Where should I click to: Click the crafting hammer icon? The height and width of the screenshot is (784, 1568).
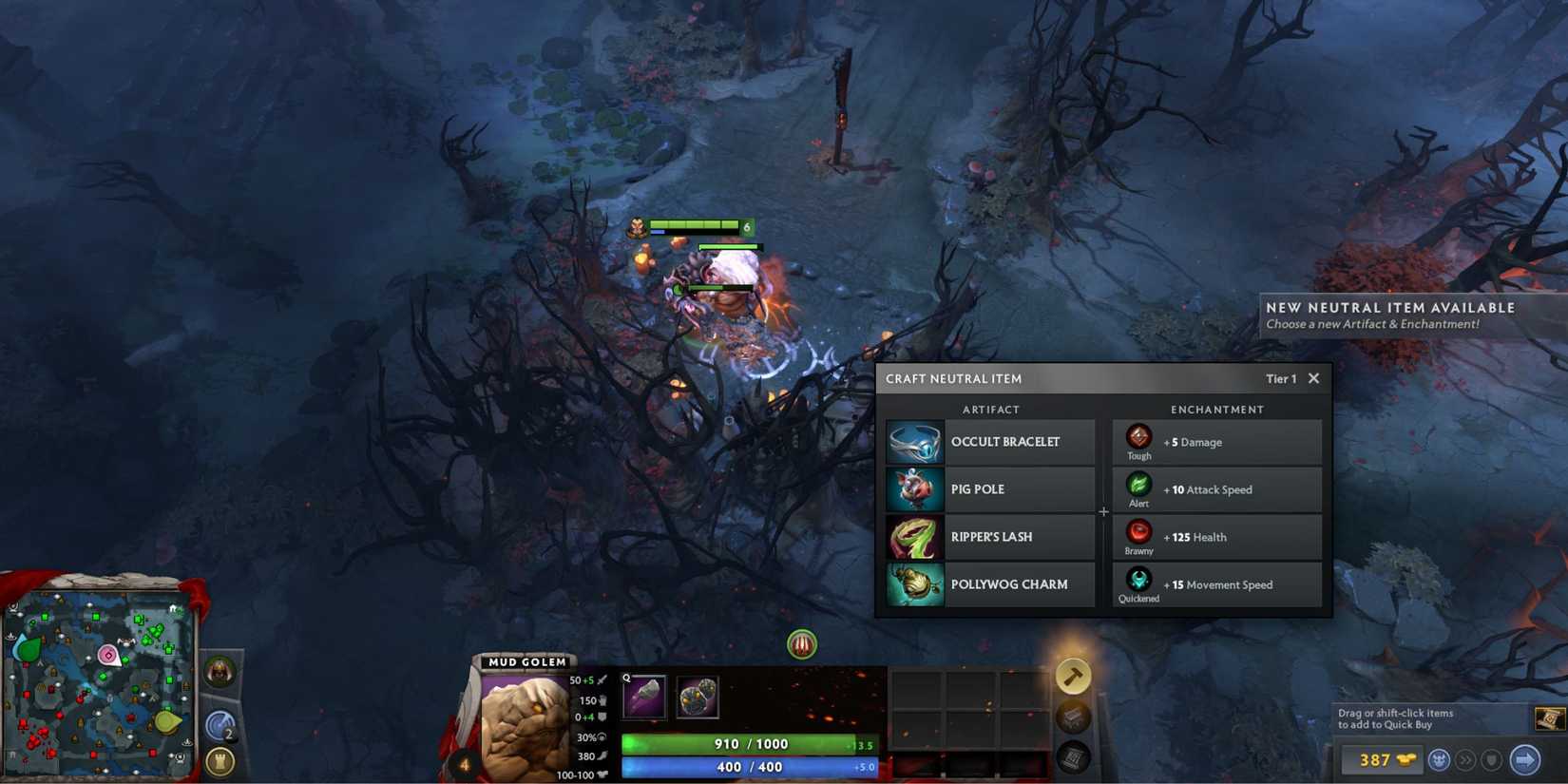[1075, 677]
